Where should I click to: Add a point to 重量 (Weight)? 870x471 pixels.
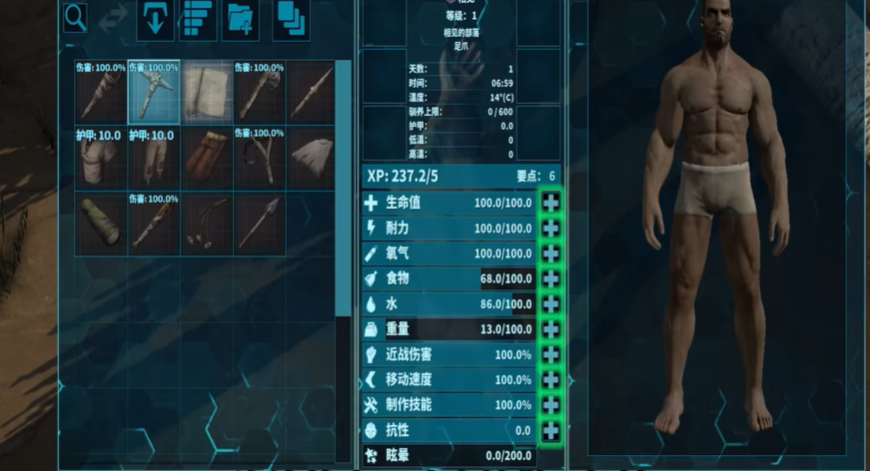550,329
